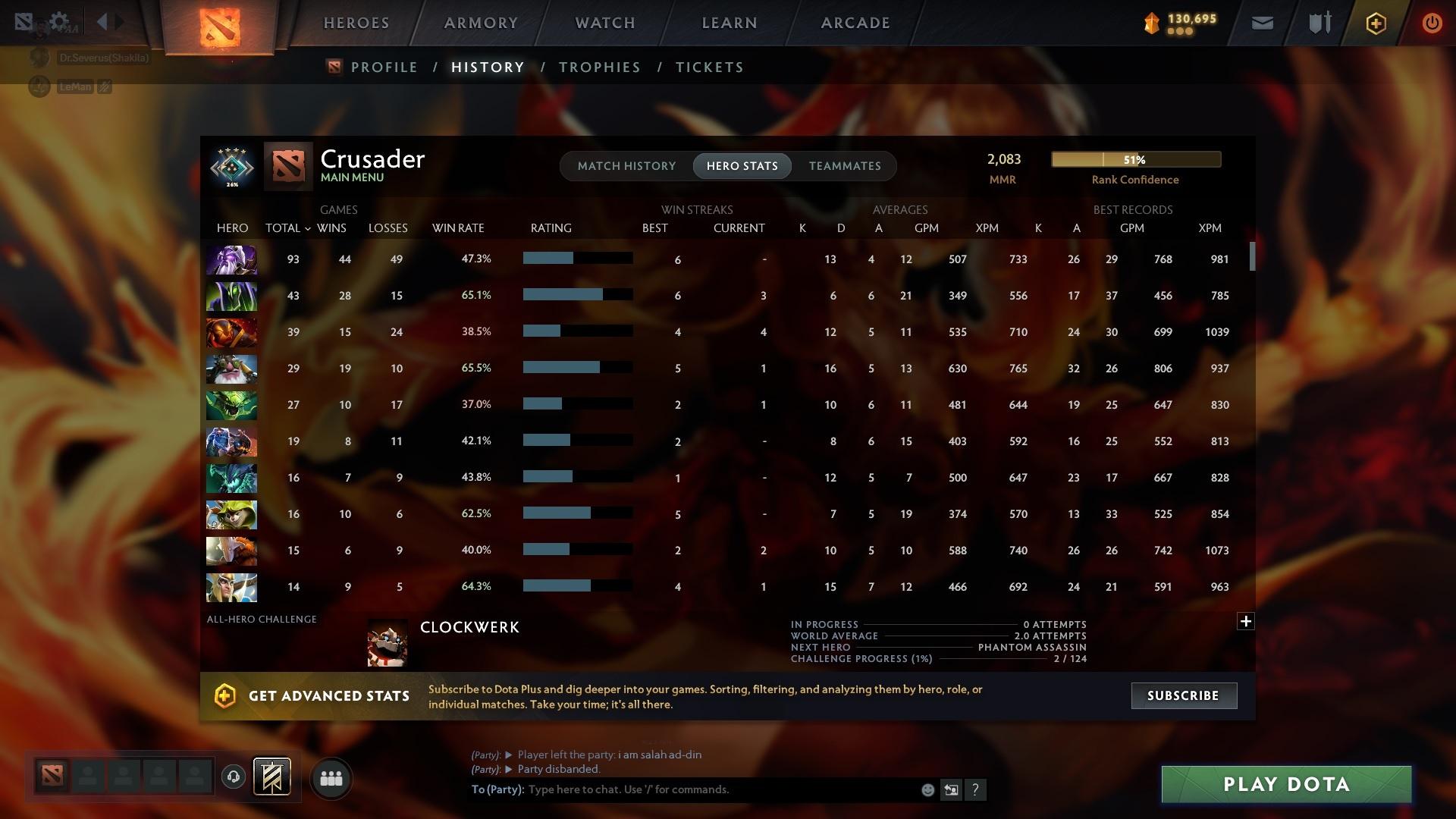Click the SUBSCRIBE button
1456x819 pixels.
[x=1183, y=695]
